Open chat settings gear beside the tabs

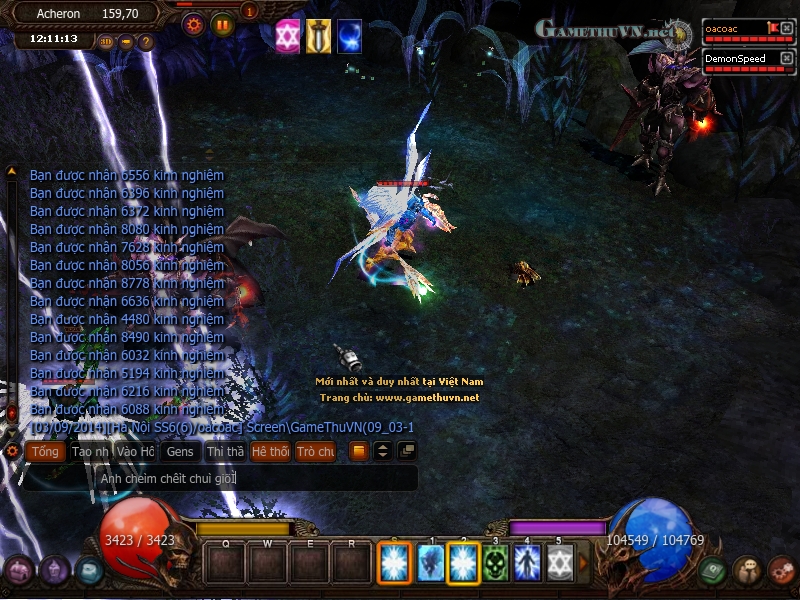point(12,452)
